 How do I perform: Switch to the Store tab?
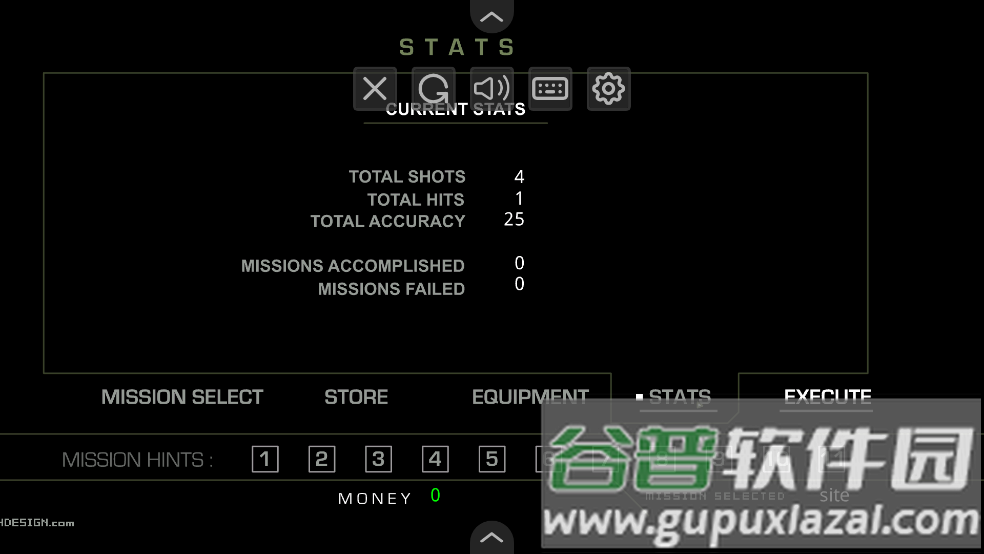[356, 397]
